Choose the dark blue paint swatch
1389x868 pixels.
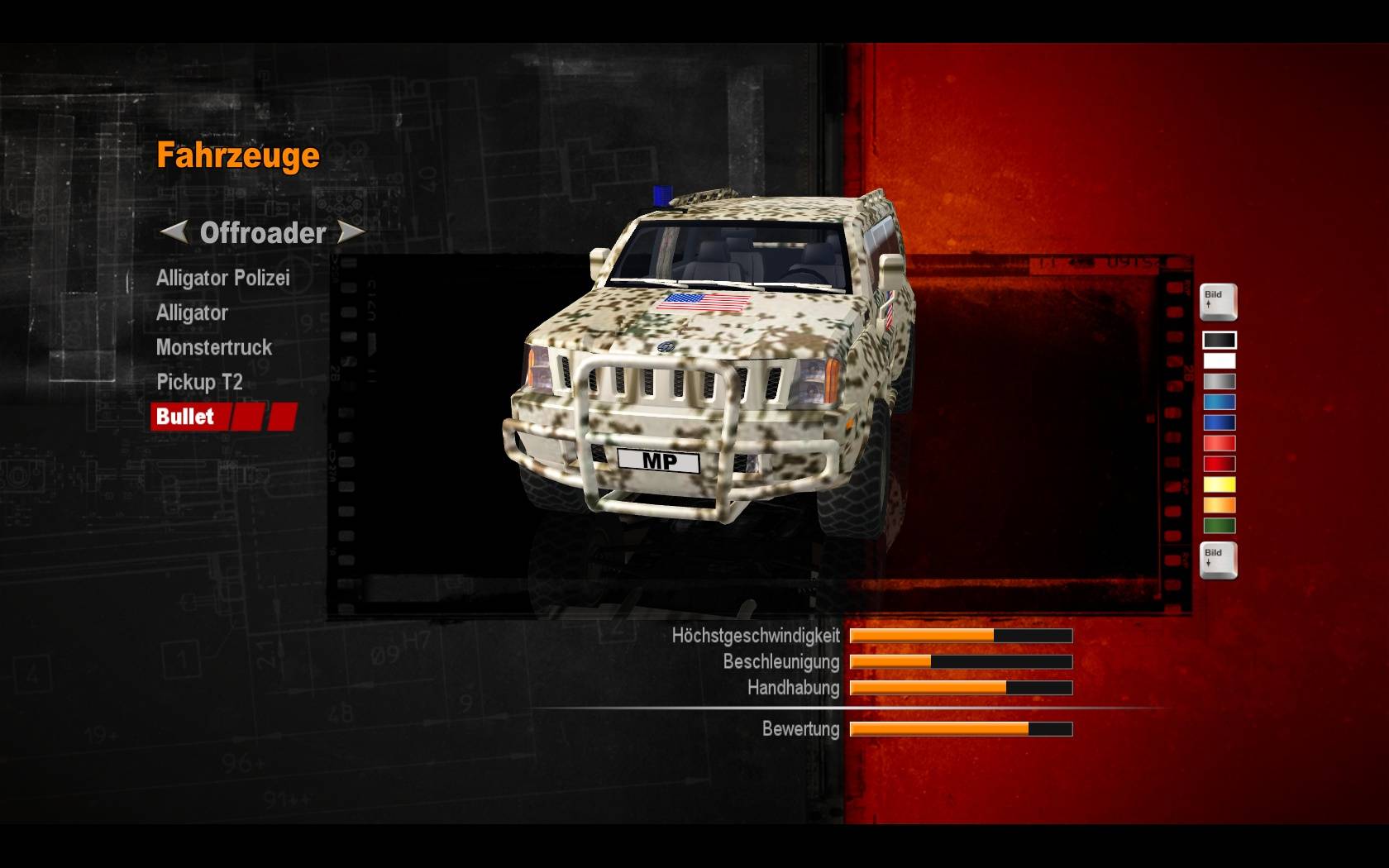tap(1219, 422)
